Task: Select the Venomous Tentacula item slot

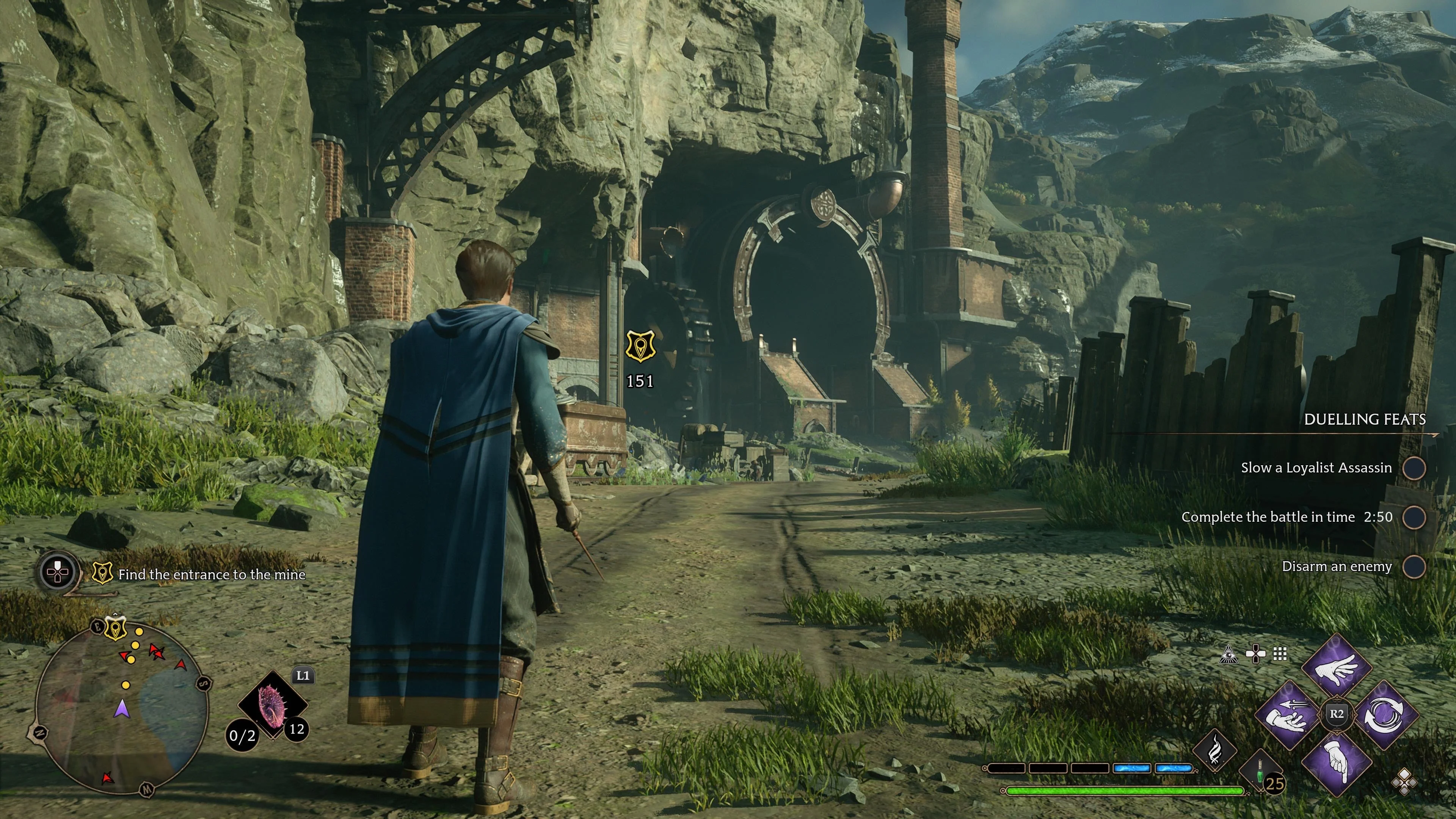Action: click(x=273, y=704)
